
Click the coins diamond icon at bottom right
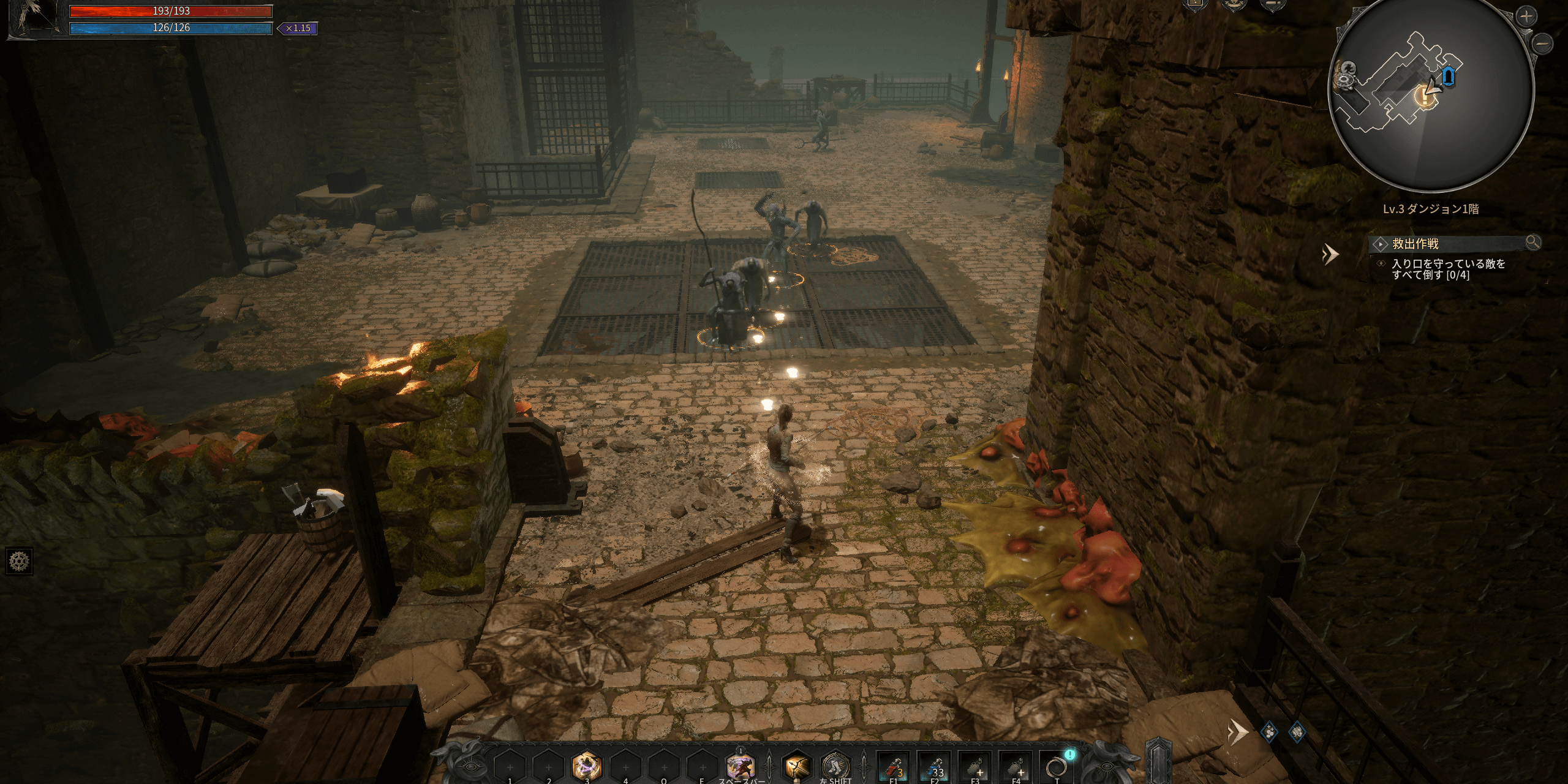pos(1270,731)
